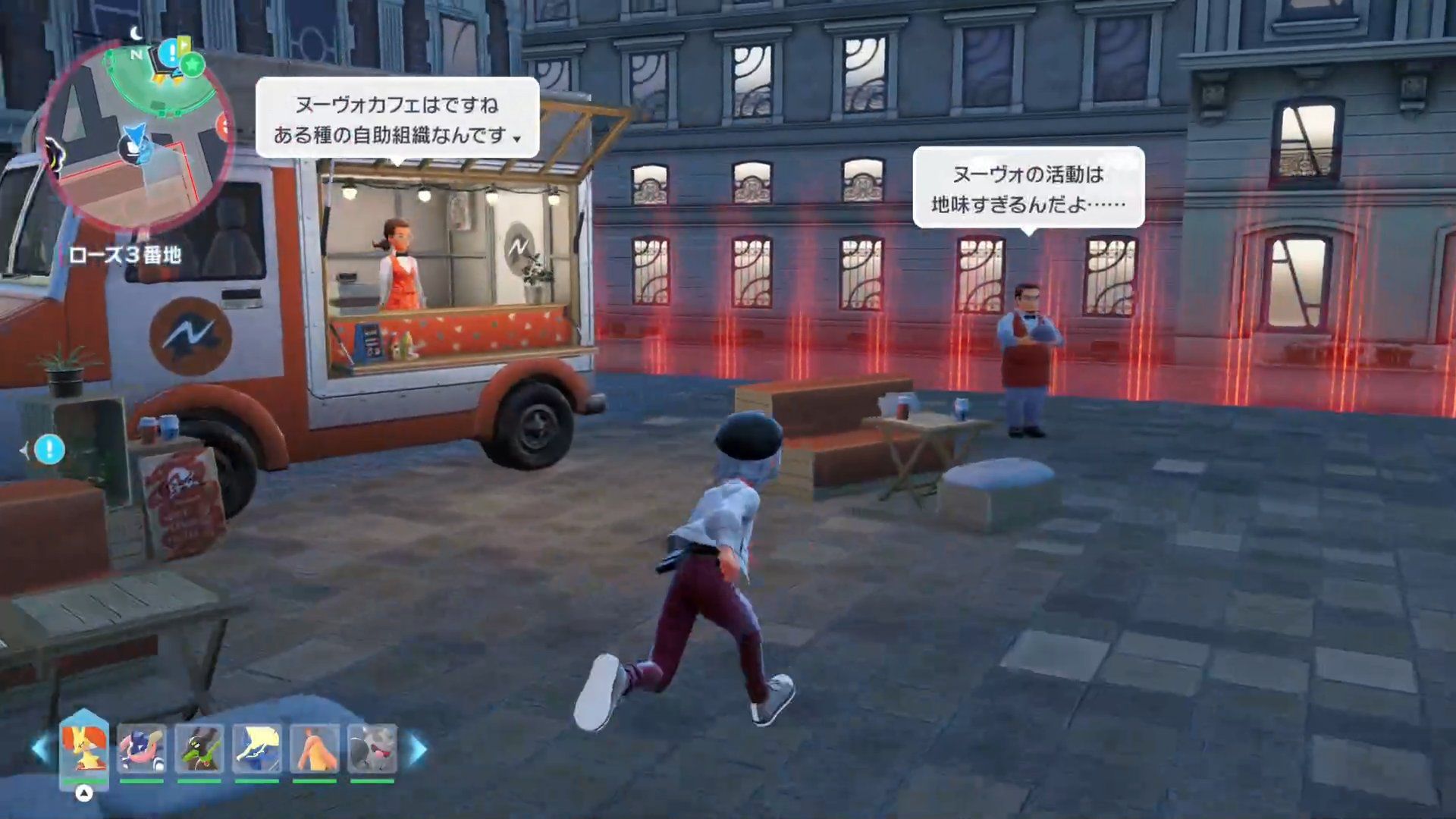The height and width of the screenshot is (819, 1456).
Task: Click the party bar's right arrow
Action: coord(418,749)
